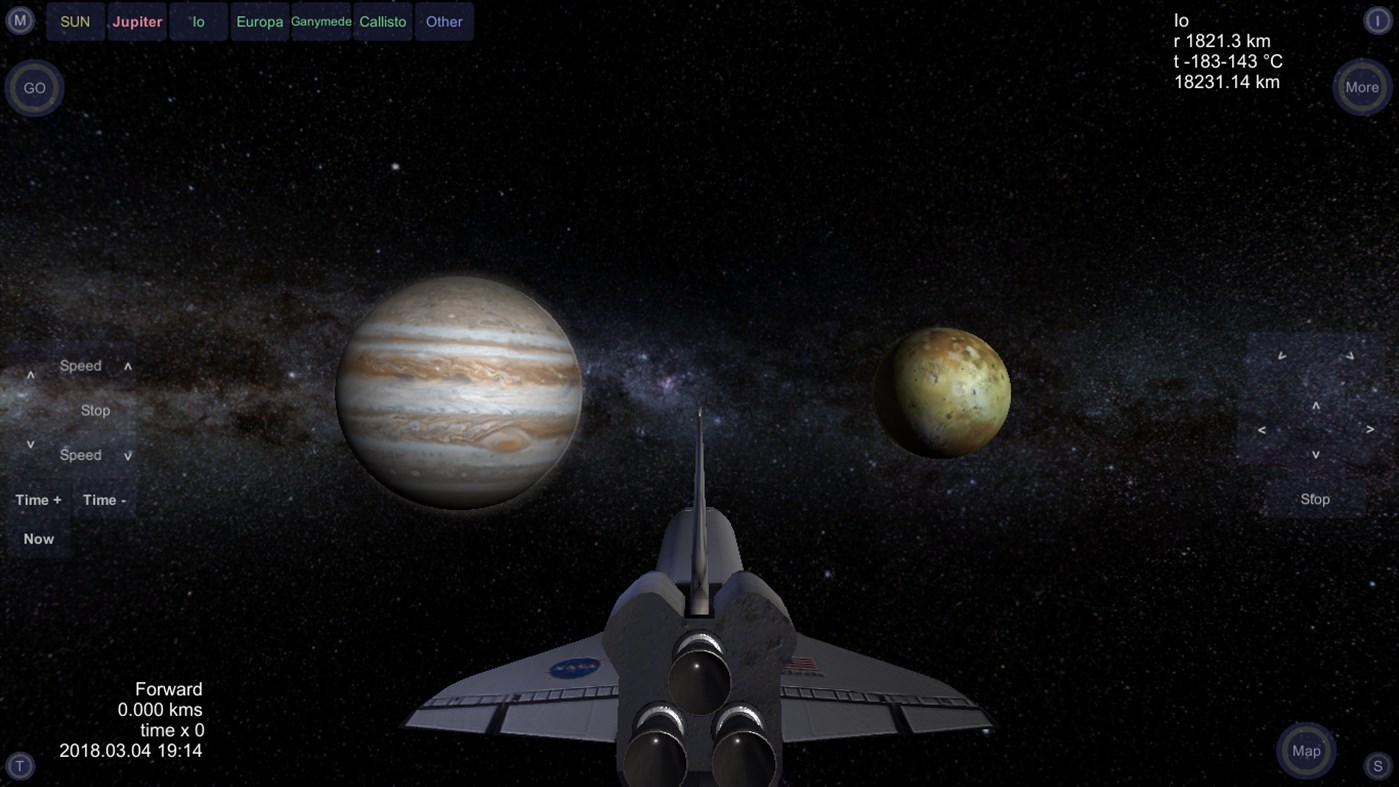Select the Europa tab

click(259, 21)
